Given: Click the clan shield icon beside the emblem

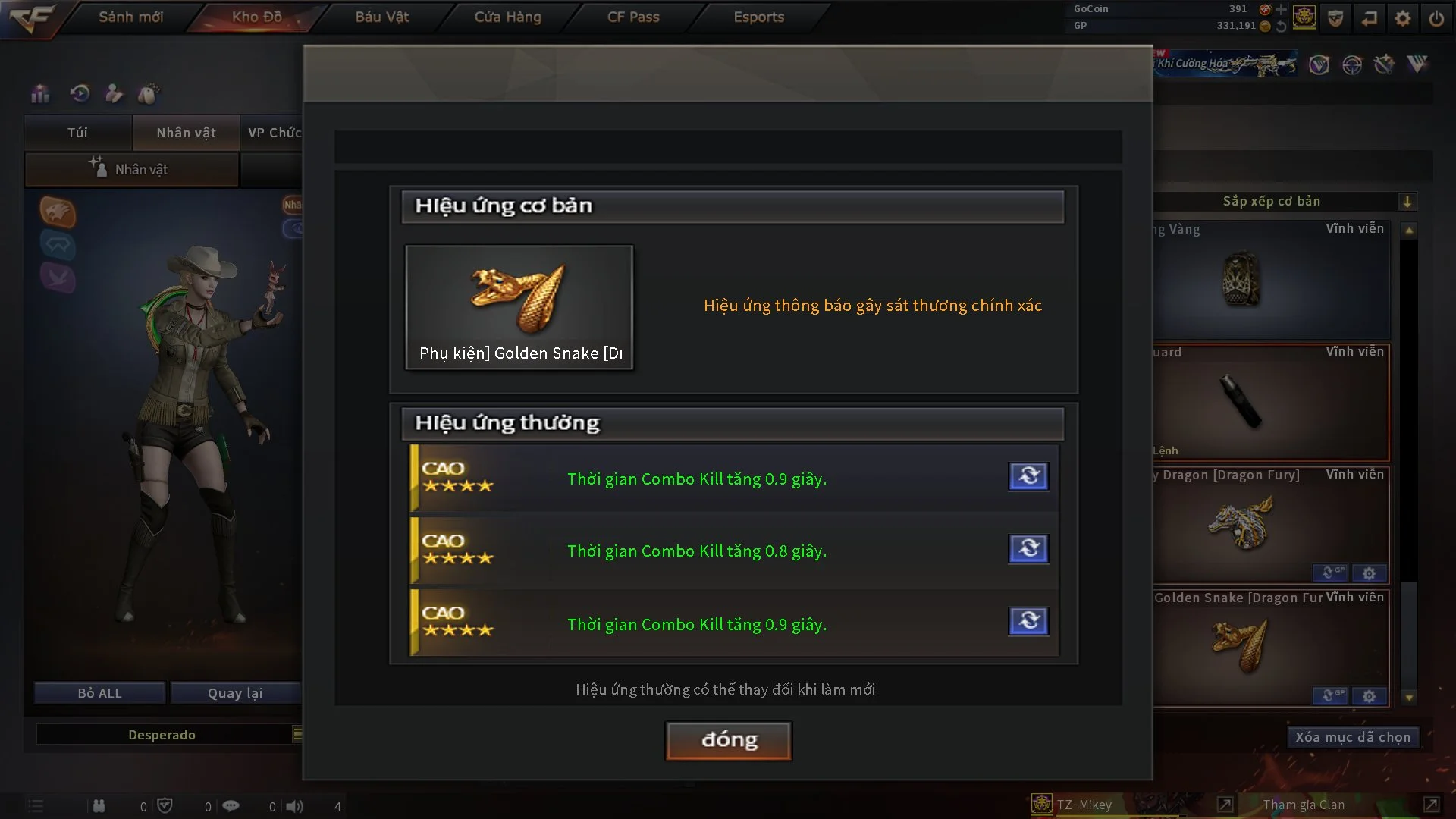Looking at the screenshot, I should [1334, 17].
